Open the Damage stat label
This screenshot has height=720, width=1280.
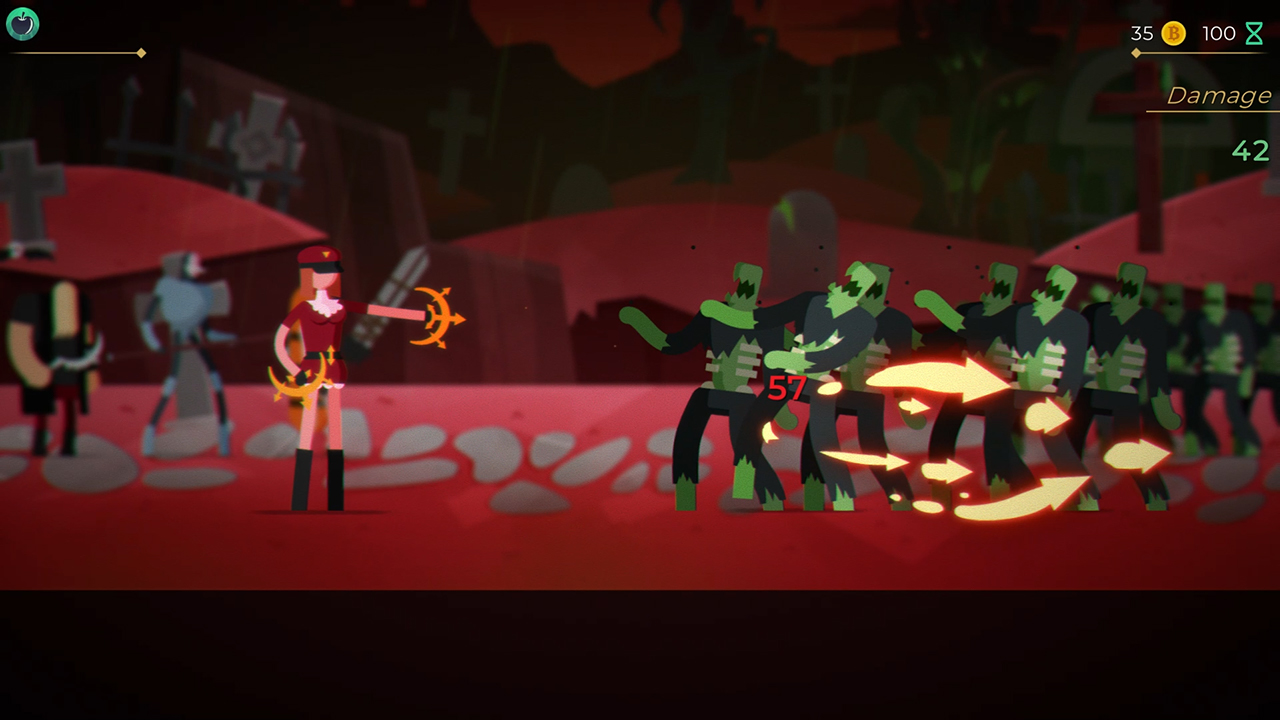(x=1215, y=95)
